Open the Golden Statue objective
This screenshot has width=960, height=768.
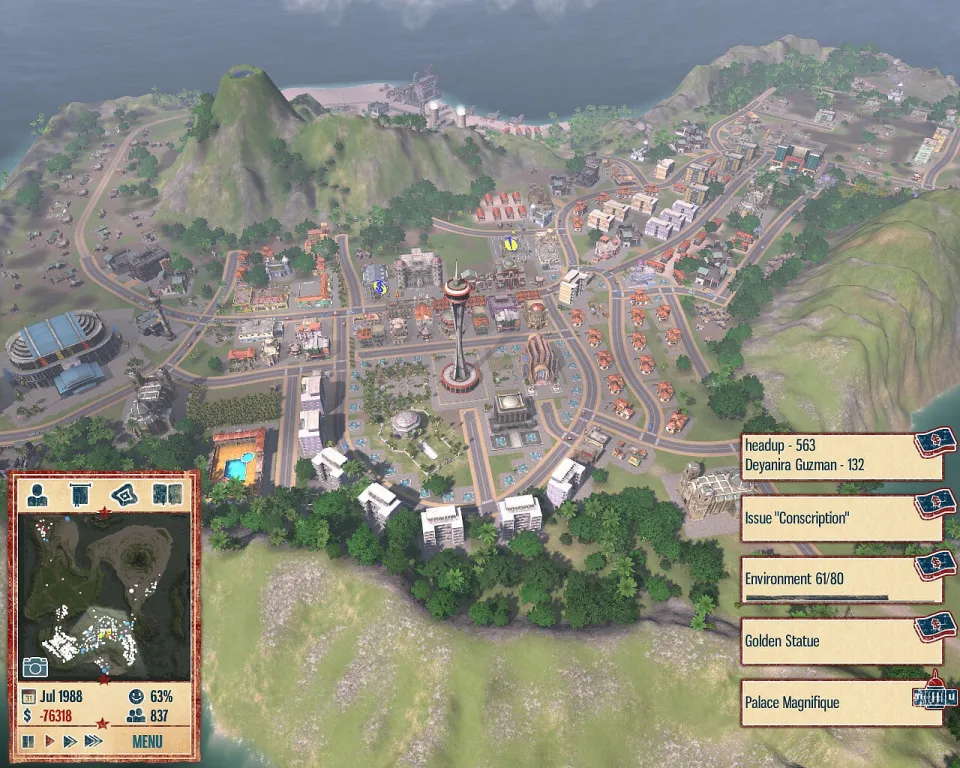pos(828,641)
